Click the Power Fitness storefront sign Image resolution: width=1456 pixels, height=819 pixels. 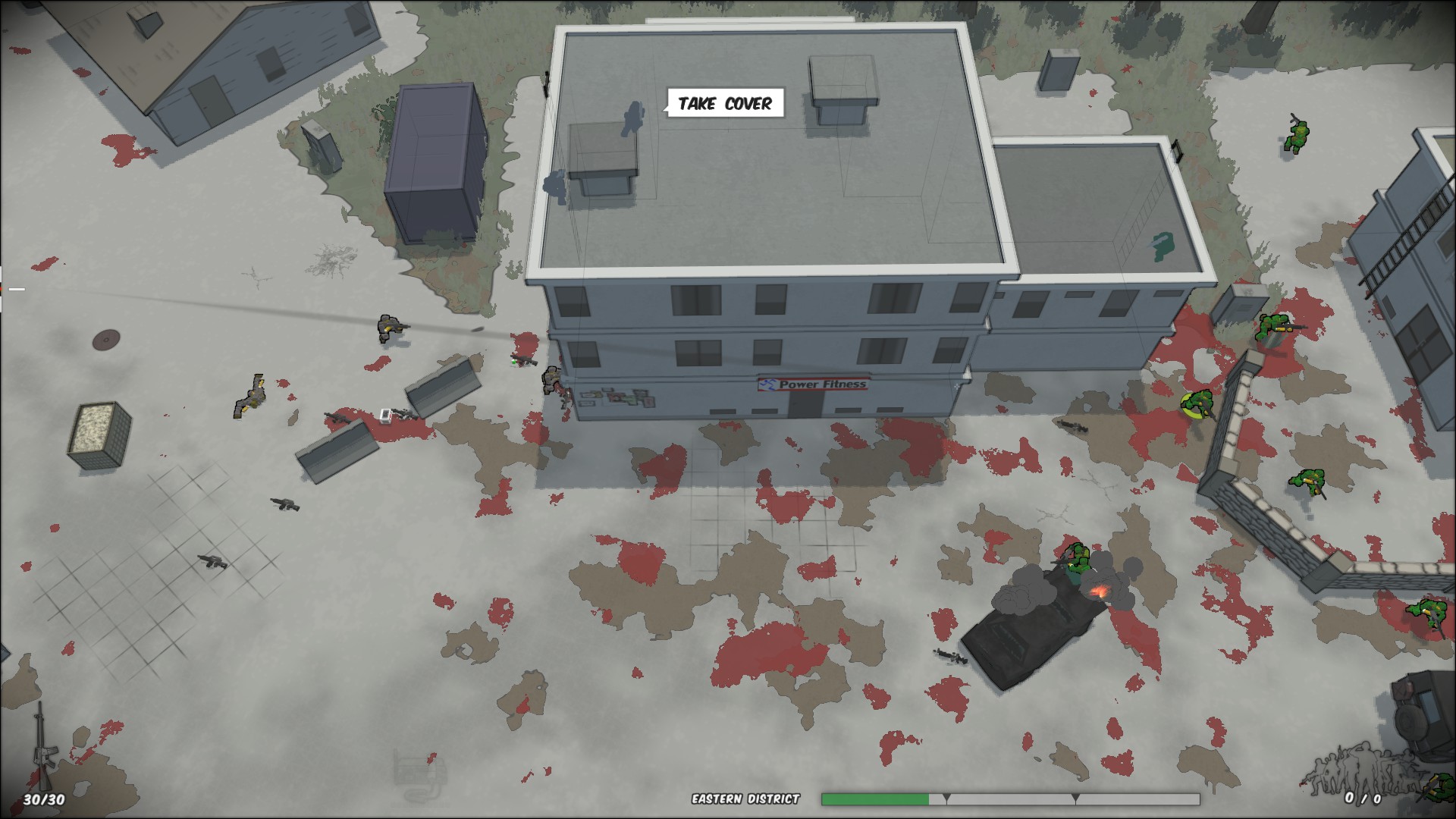pos(814,384)
